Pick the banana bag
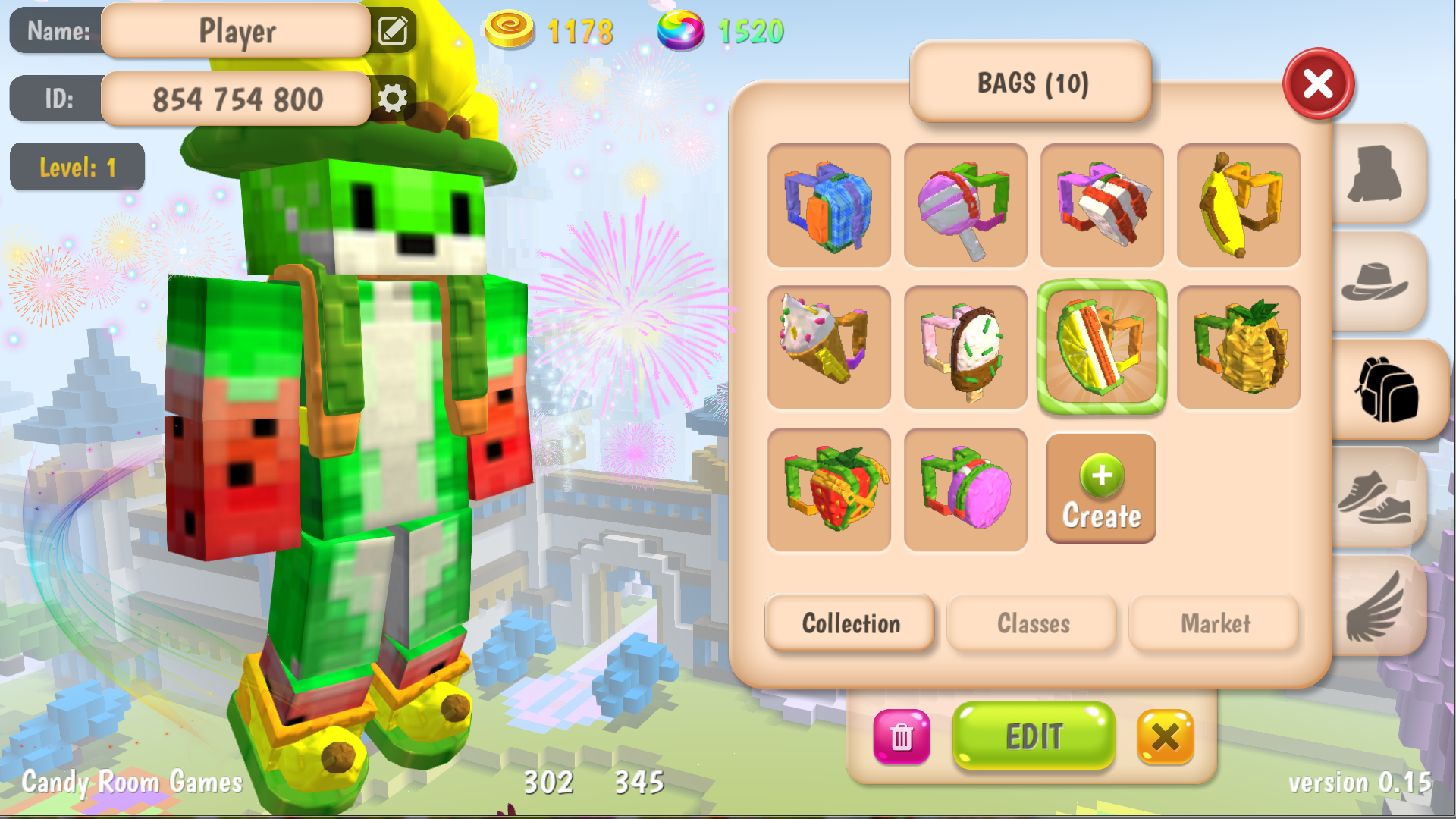 [1238, 206]
